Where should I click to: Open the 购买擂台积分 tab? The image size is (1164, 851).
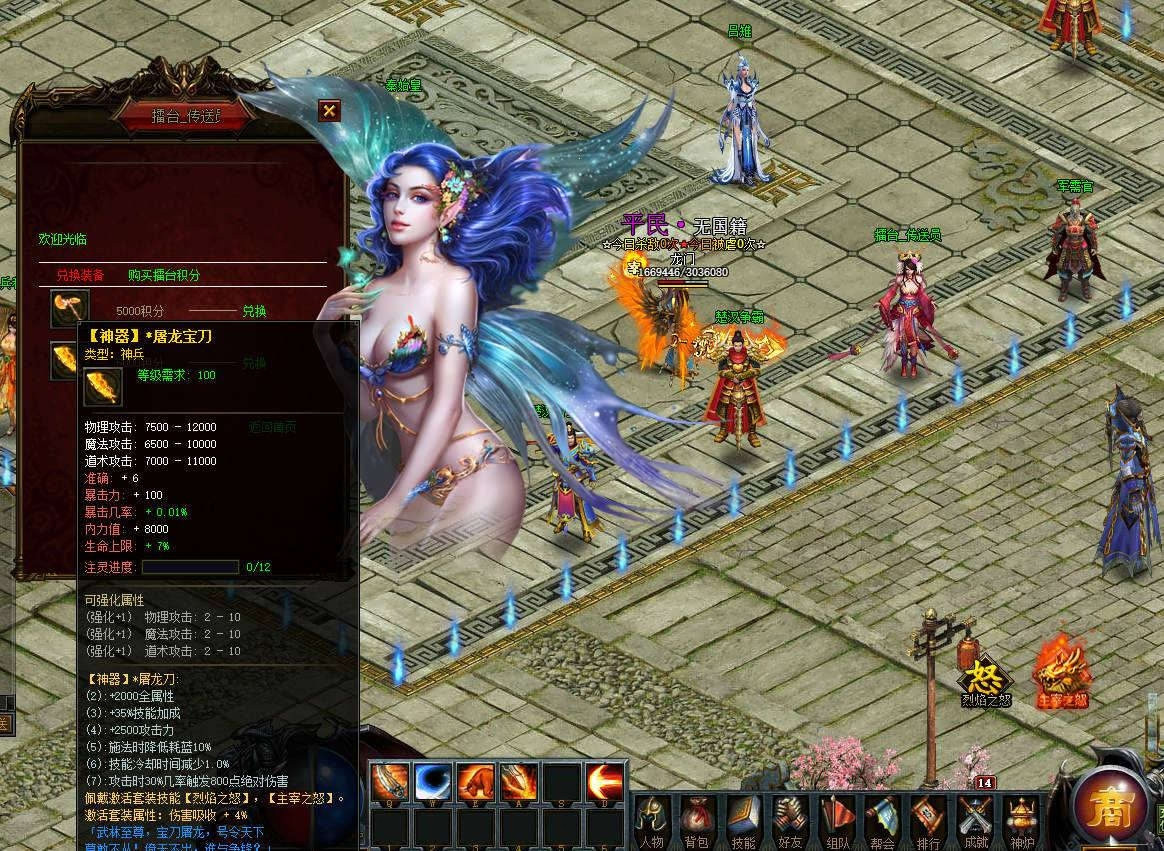[163, 275]
